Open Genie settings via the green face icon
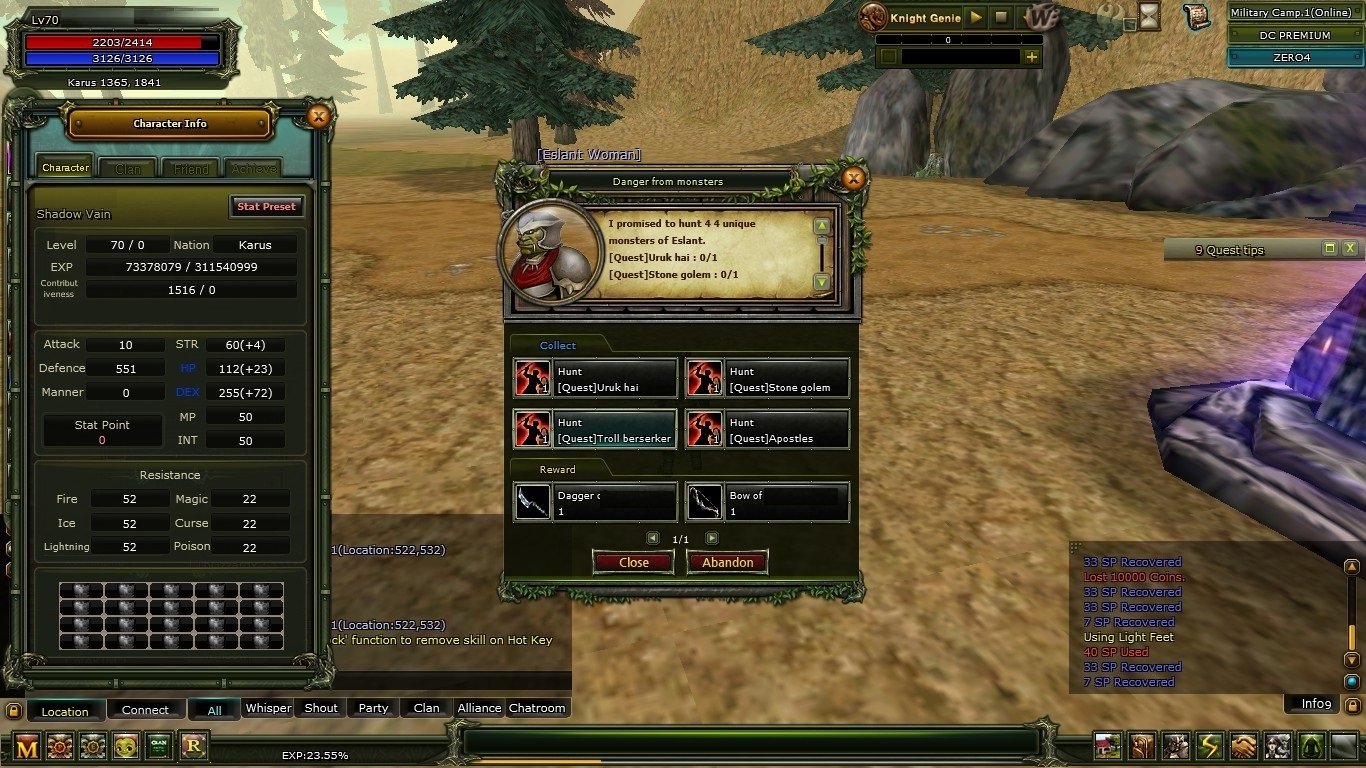 point(126,748)
